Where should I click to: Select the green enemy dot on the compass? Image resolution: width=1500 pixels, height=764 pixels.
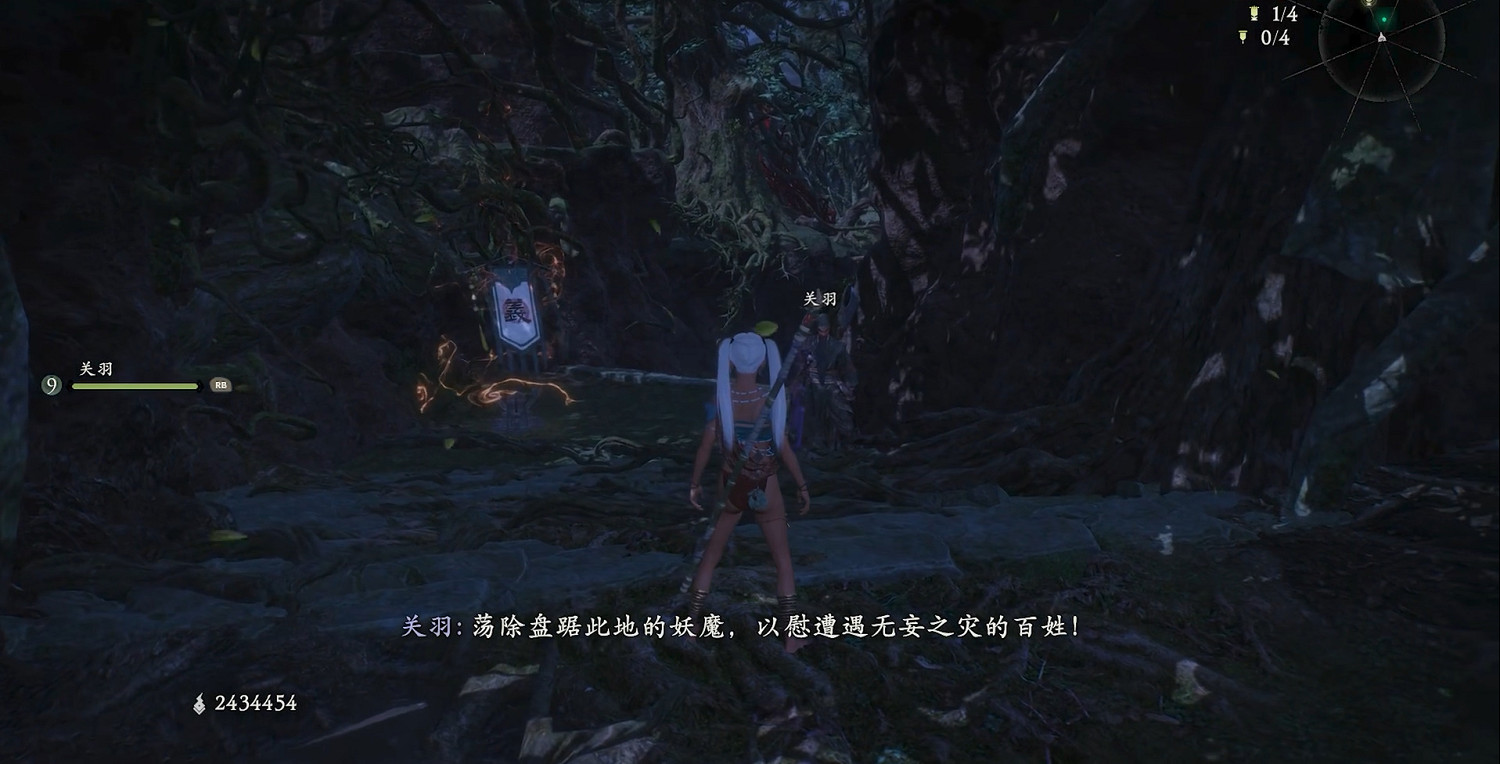1384,19
